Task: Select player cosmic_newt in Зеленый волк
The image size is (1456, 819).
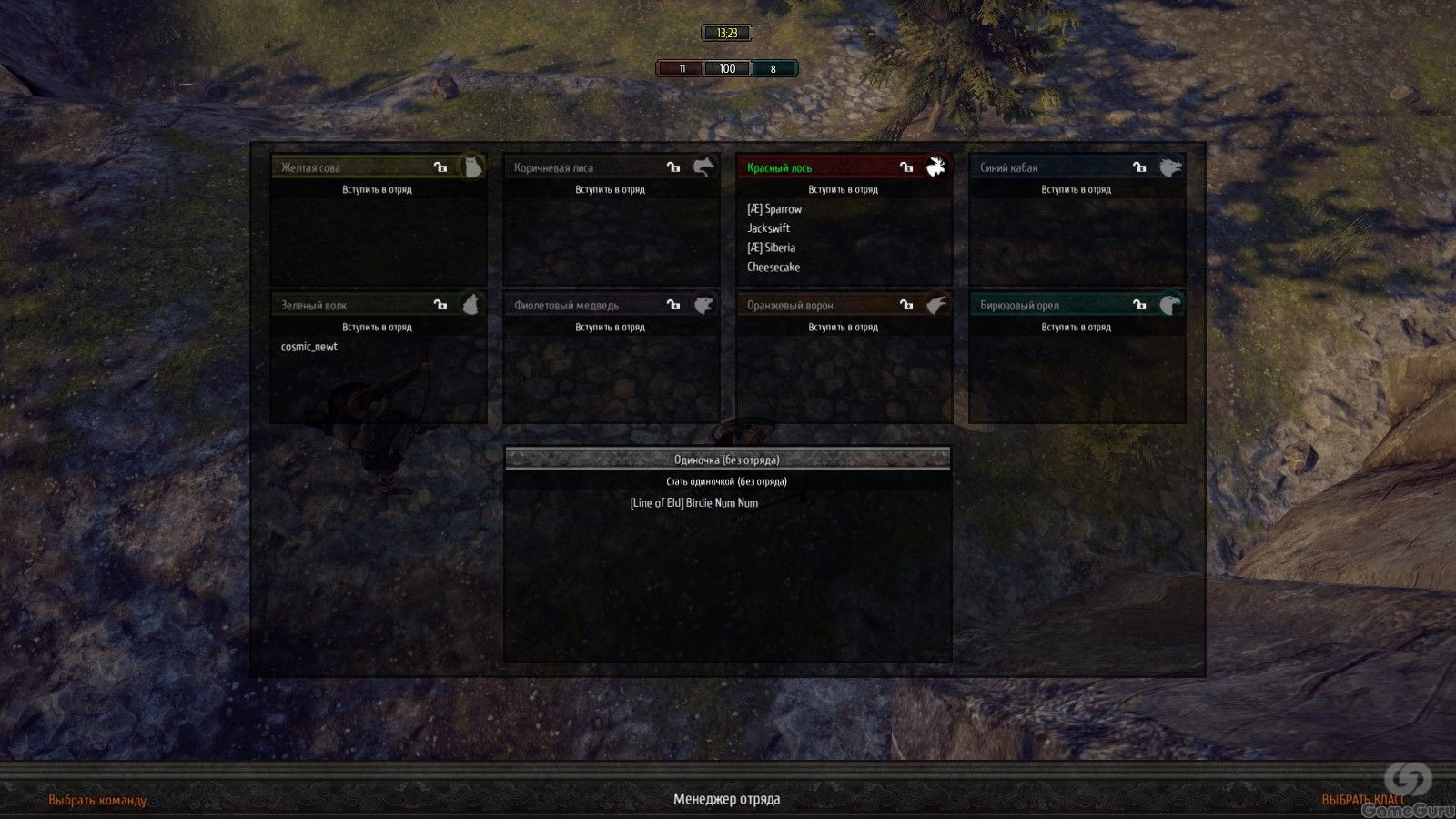Action: click(309, 347)
